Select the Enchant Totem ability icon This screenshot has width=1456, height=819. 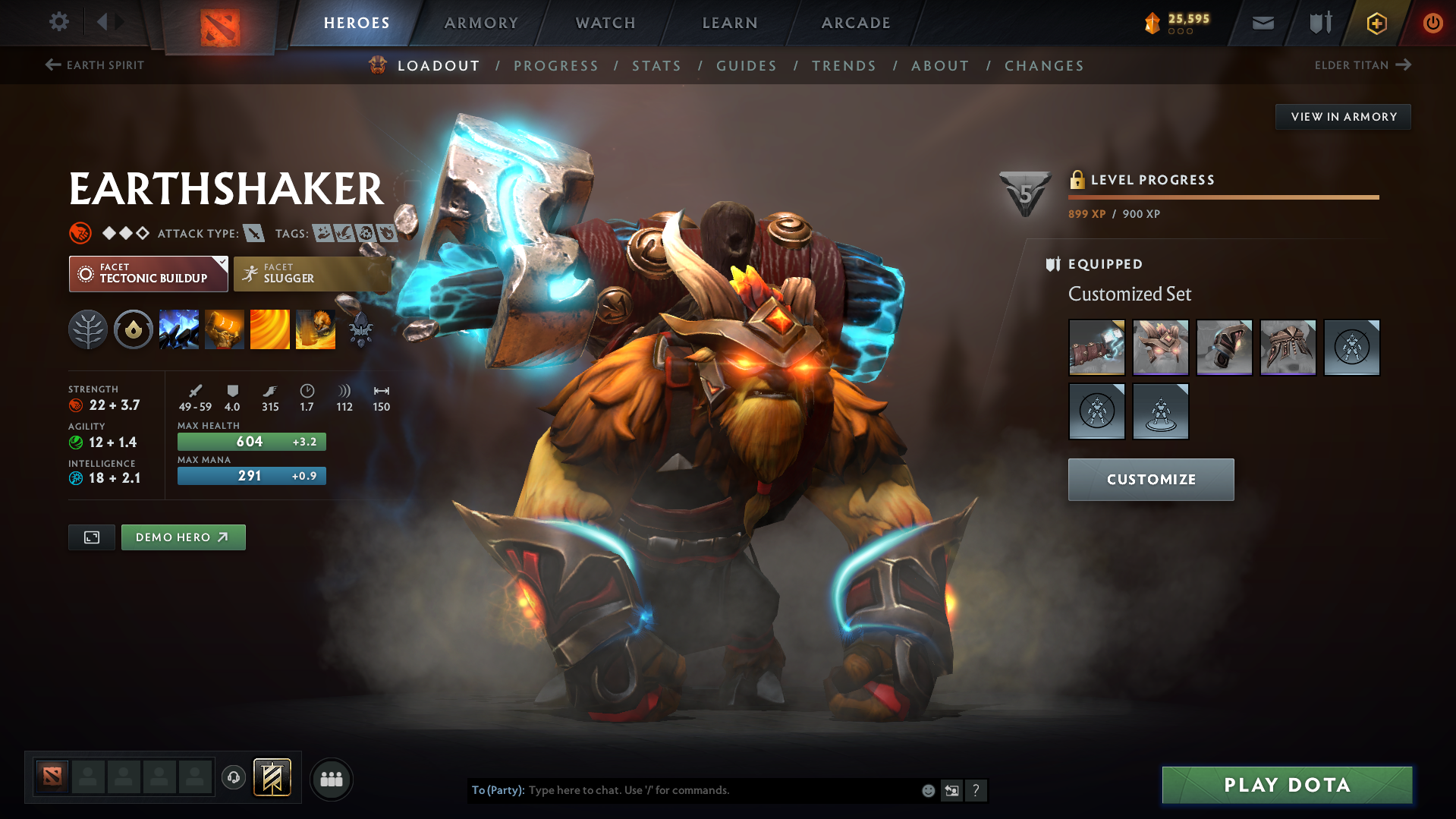coord(225,329)
